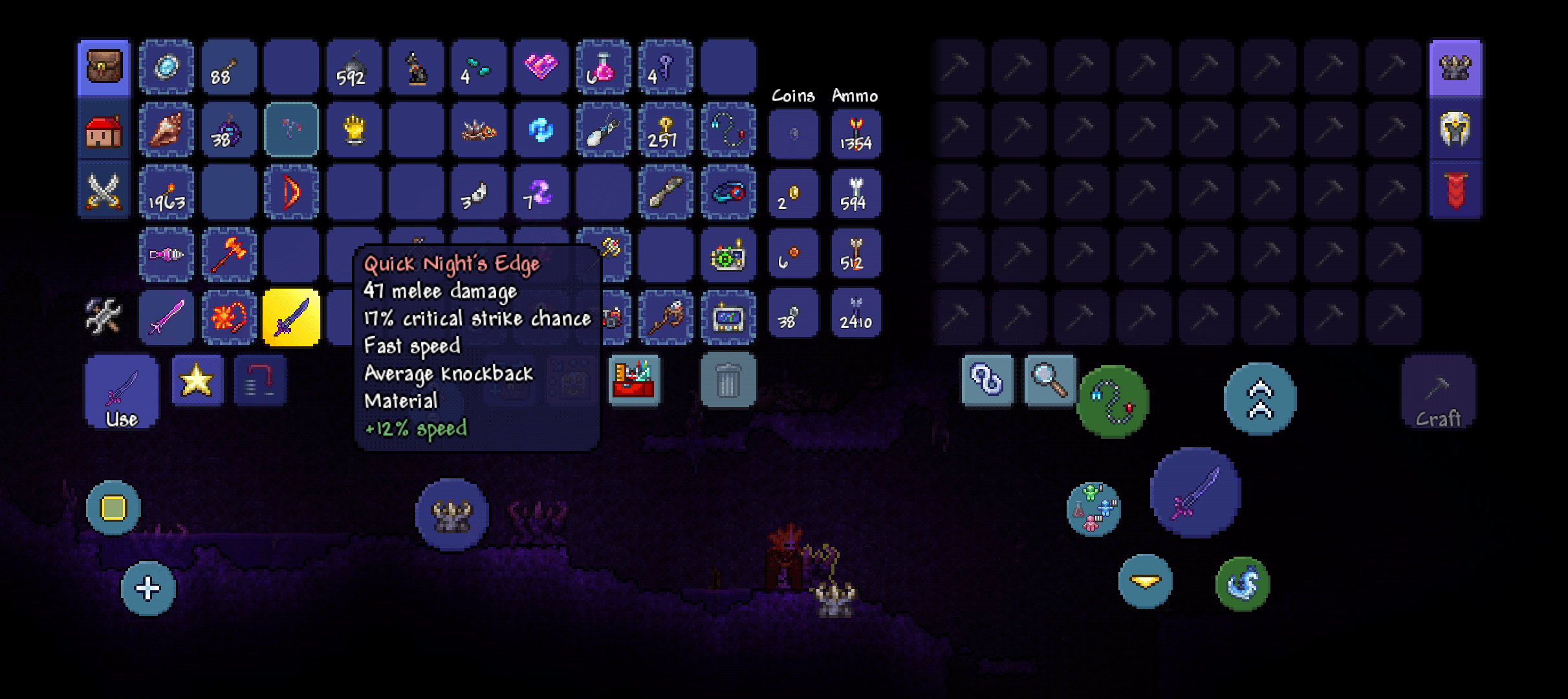Tap the Use button

click(122, 392)
